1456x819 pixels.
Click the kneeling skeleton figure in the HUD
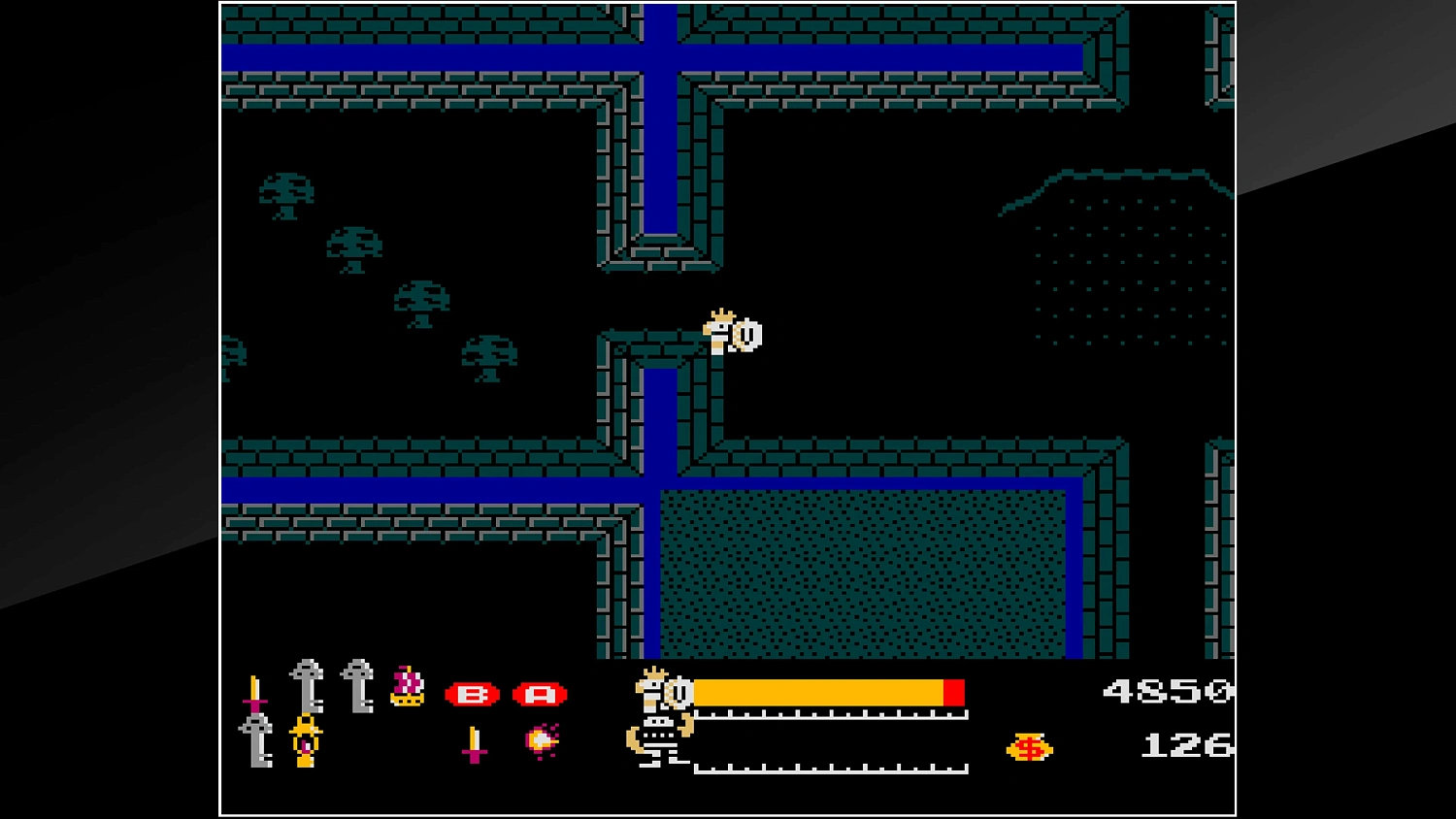(x=658, y=747)
